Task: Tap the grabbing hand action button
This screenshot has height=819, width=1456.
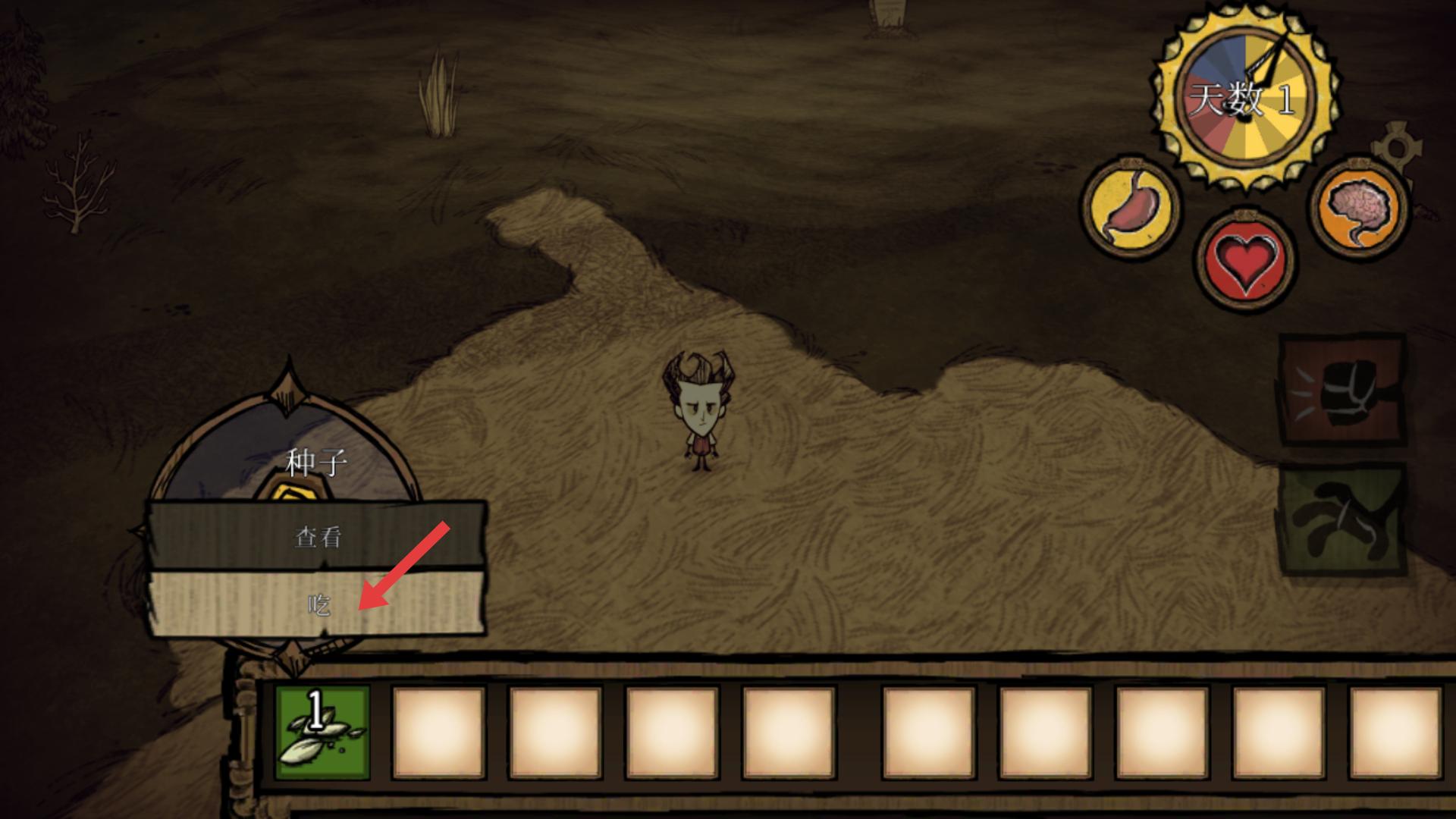Action: (x=1342, y=519)
